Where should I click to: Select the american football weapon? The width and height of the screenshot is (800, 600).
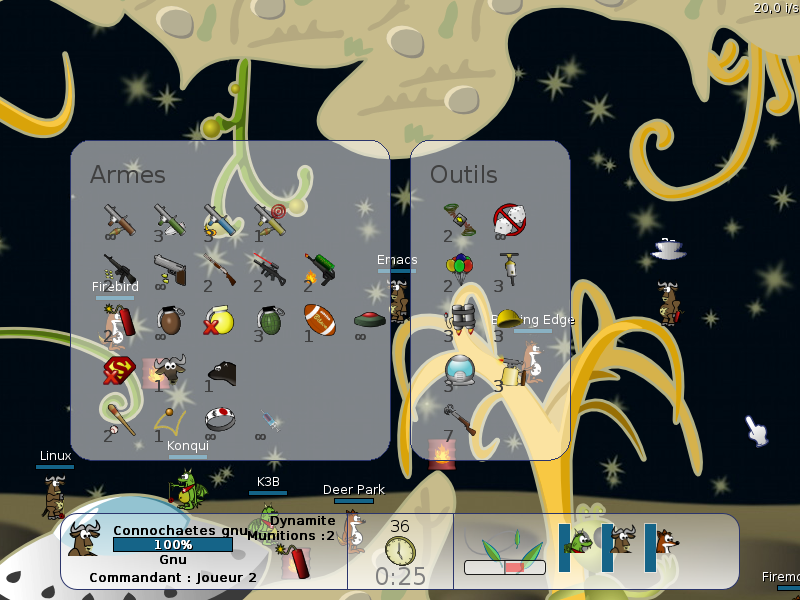tap(319, 319)
